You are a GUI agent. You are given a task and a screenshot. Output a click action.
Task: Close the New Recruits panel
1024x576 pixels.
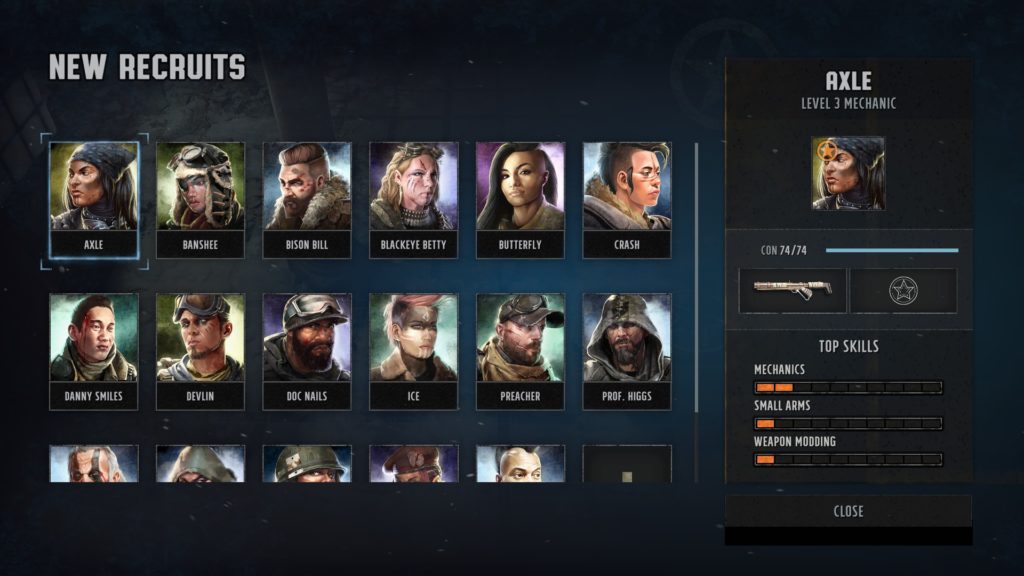click(848, 511)
